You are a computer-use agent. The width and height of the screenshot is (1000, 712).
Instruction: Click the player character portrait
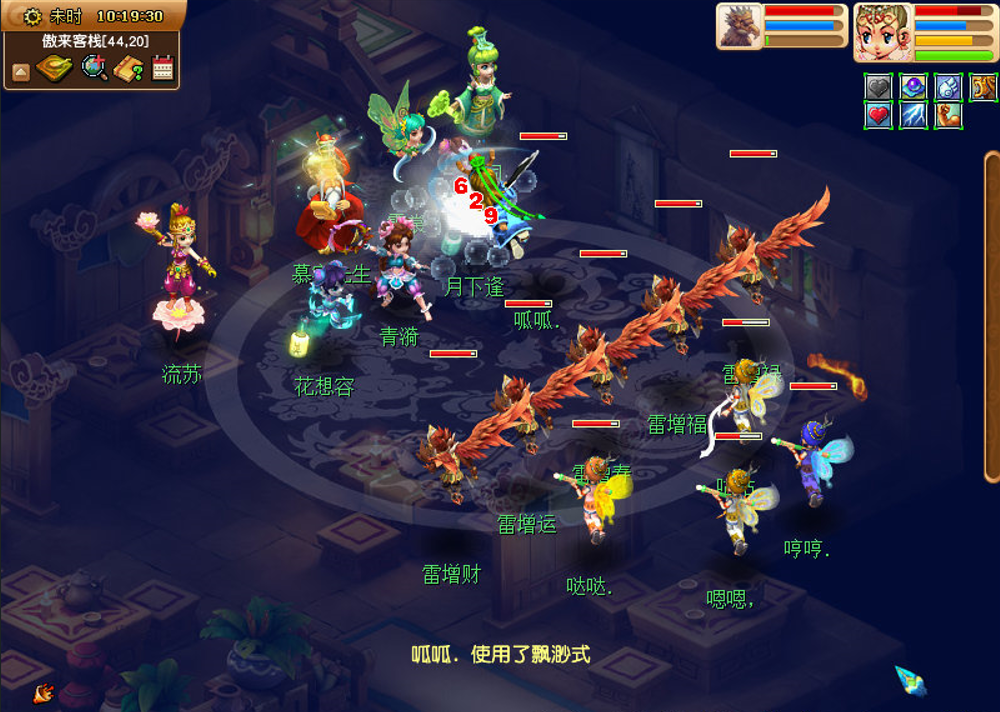click(882, 32)
